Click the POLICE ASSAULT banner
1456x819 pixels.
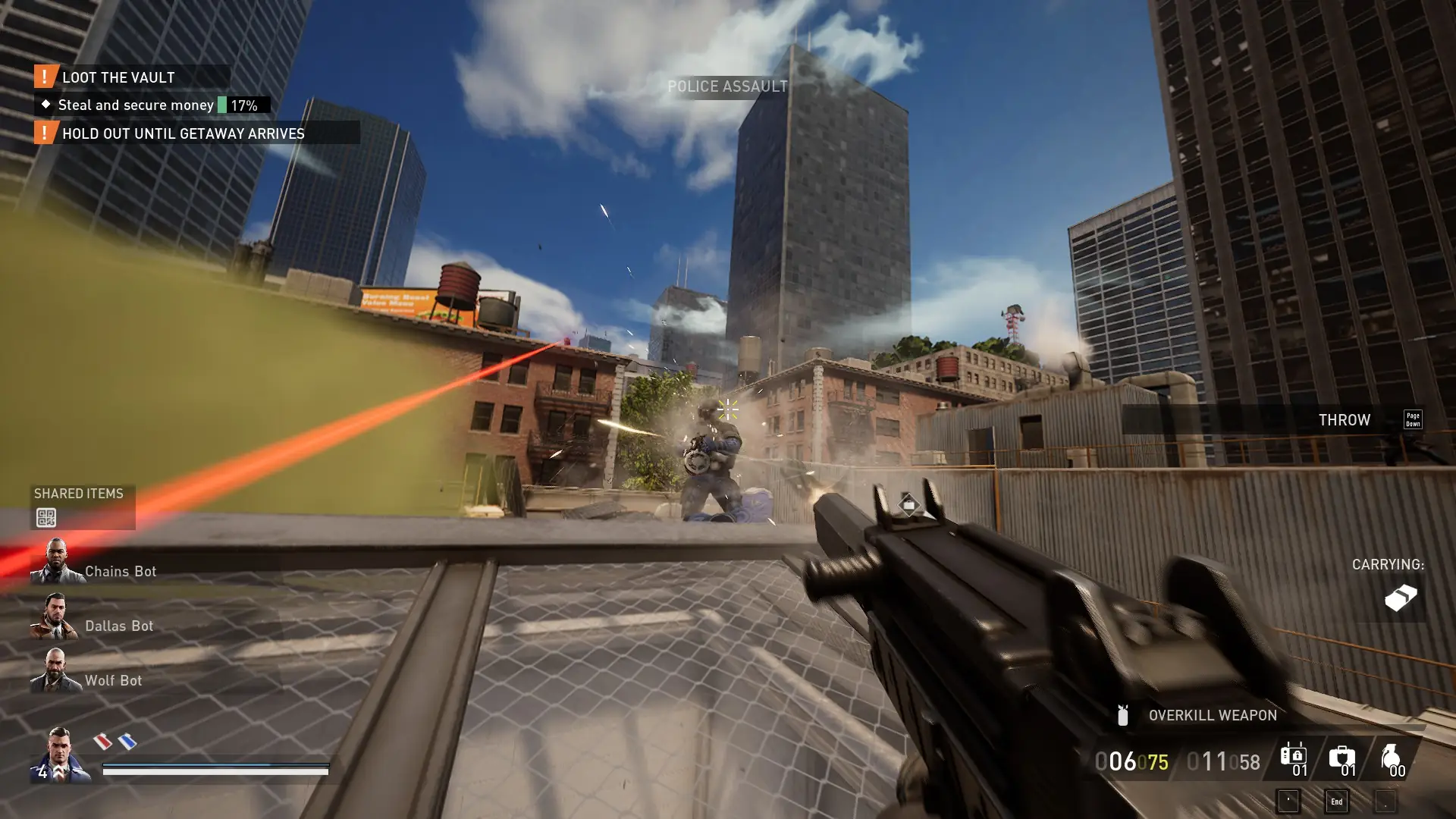(x=727, y=86)
